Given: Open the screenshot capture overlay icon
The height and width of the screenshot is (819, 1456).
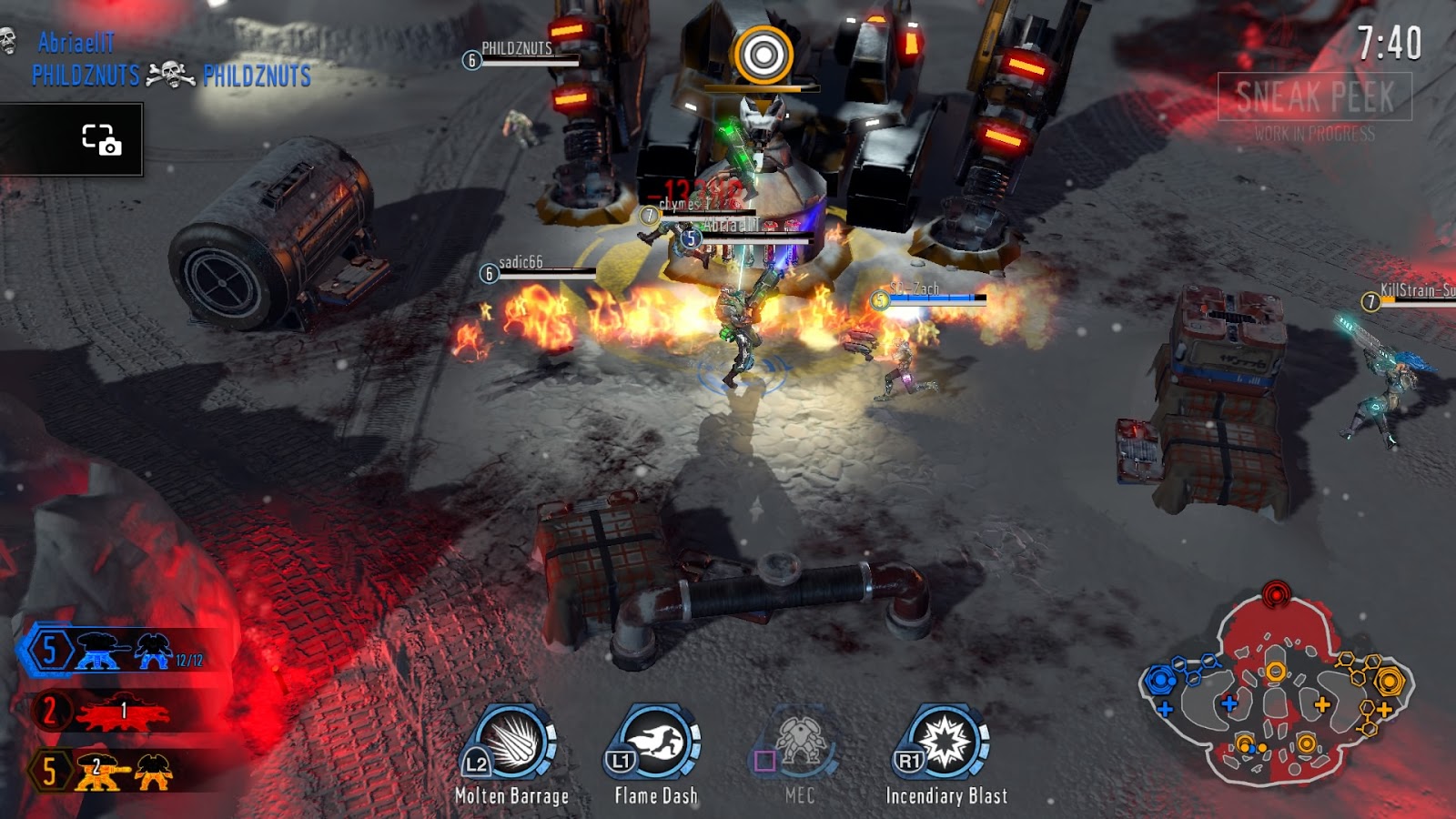Looking at the screenshot, I should pyautogui.click(x=101, y=139).
